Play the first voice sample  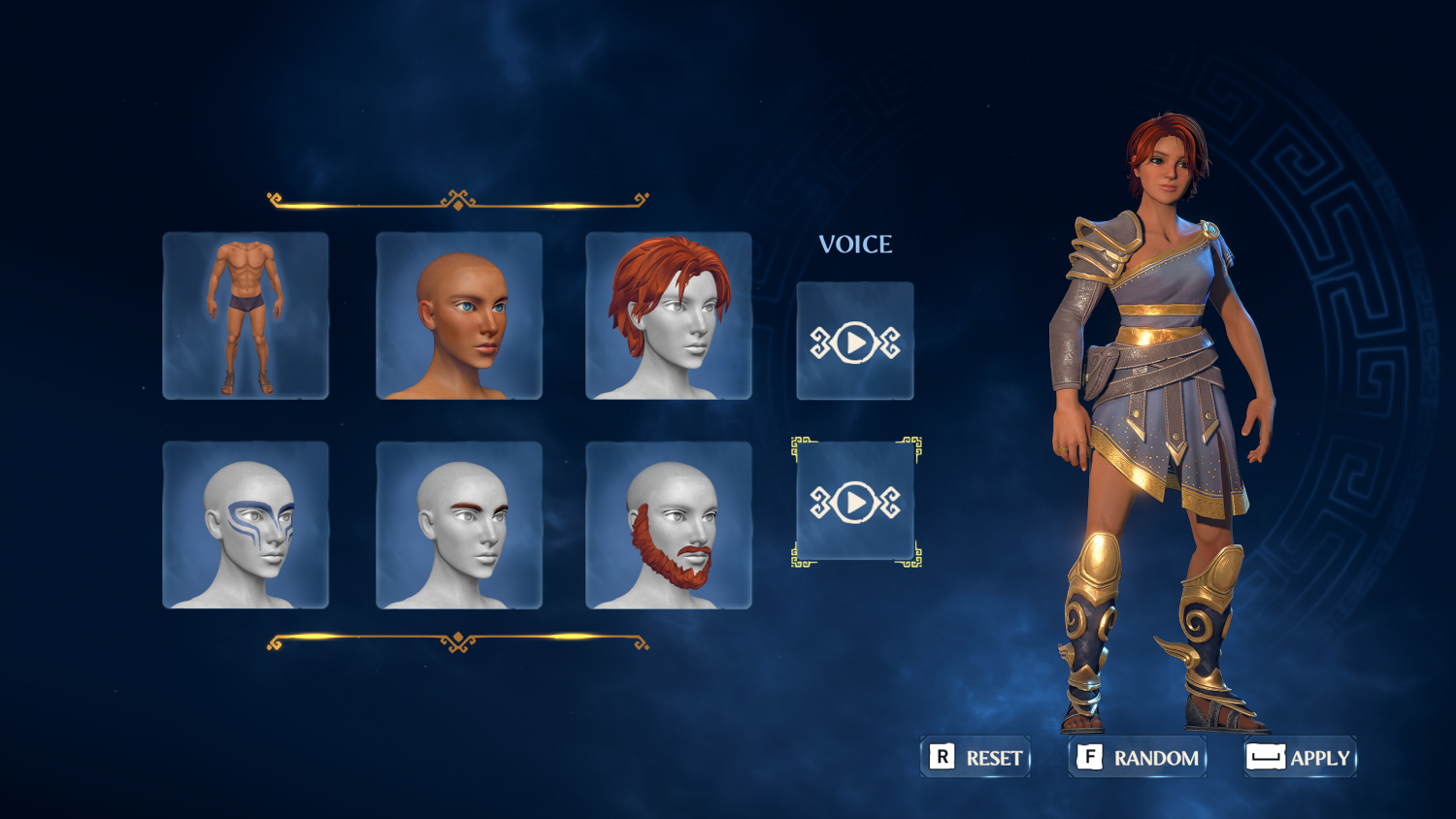tap(855, 342)
